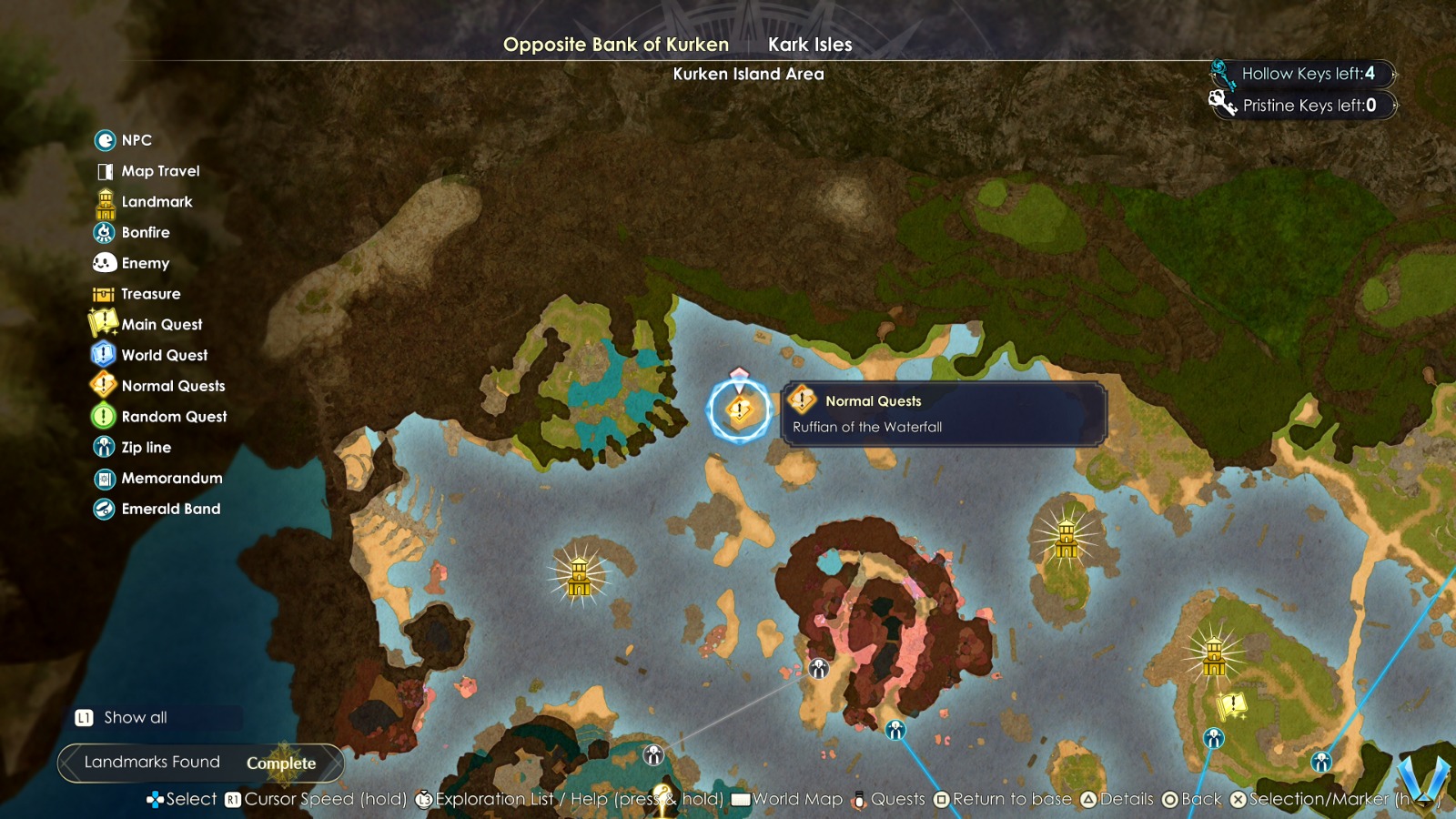Switch to the Opposite Bank of Kurken tab
1456x819 pixels.
pyautogui.click(x=616, y=45)
